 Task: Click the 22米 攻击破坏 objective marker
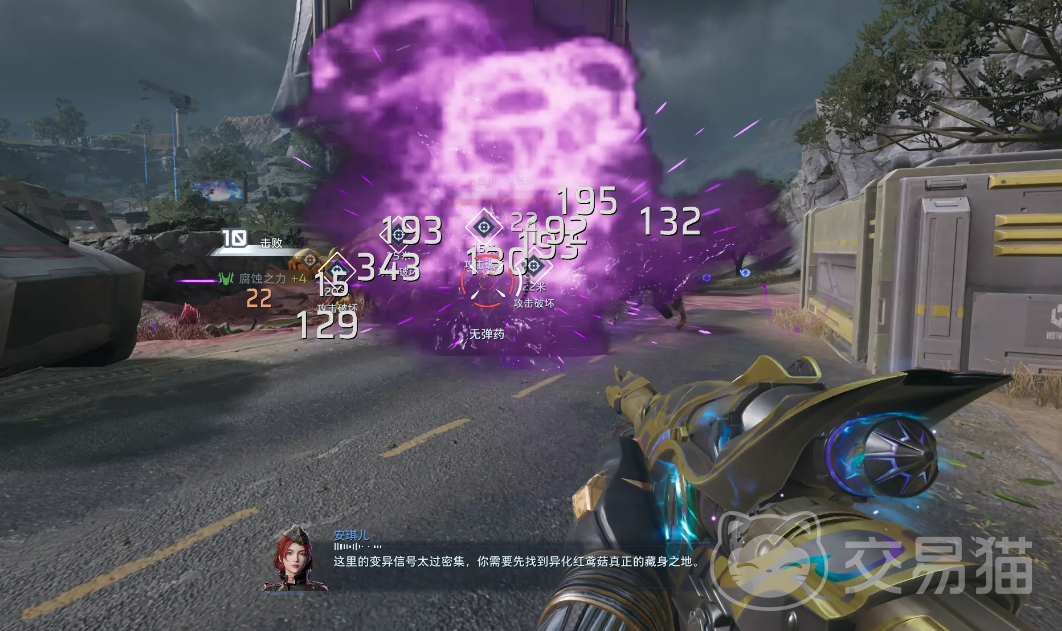pos(533,267)
